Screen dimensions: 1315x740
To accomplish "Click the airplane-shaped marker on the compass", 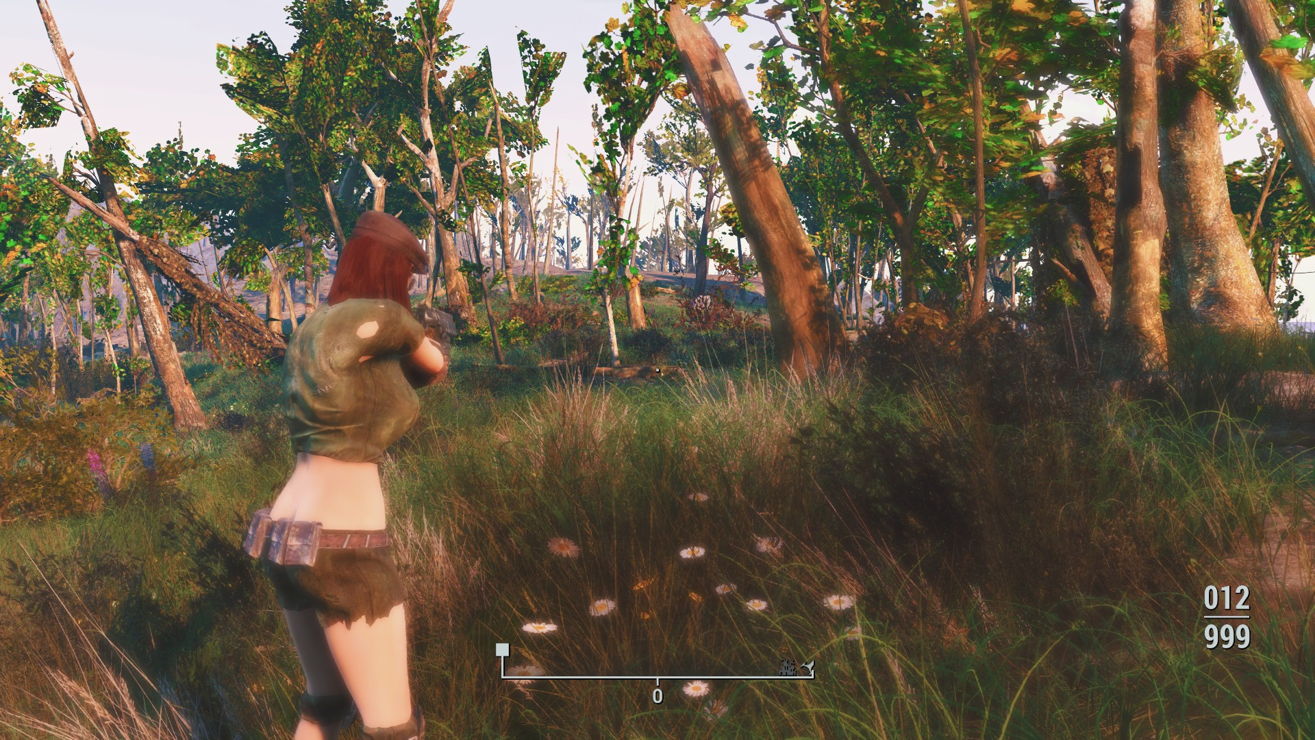I will click(x=807, y=667).
